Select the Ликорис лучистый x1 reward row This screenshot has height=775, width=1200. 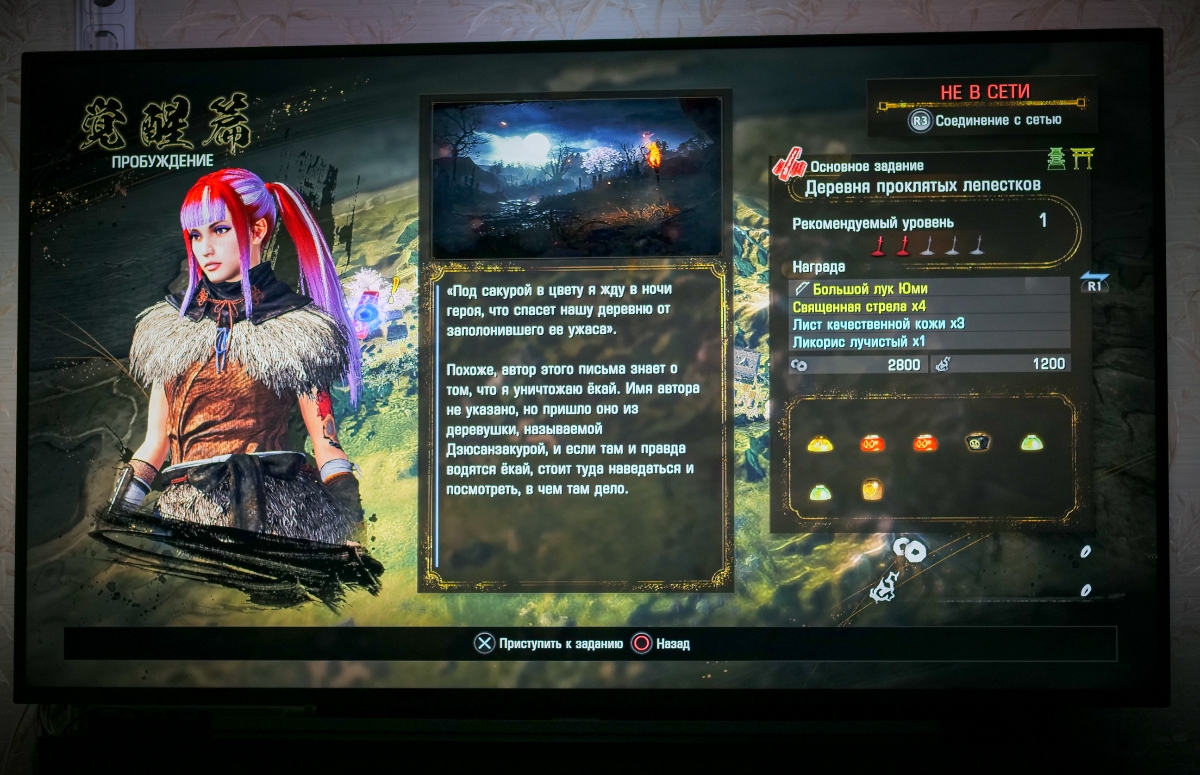point(930,340)
